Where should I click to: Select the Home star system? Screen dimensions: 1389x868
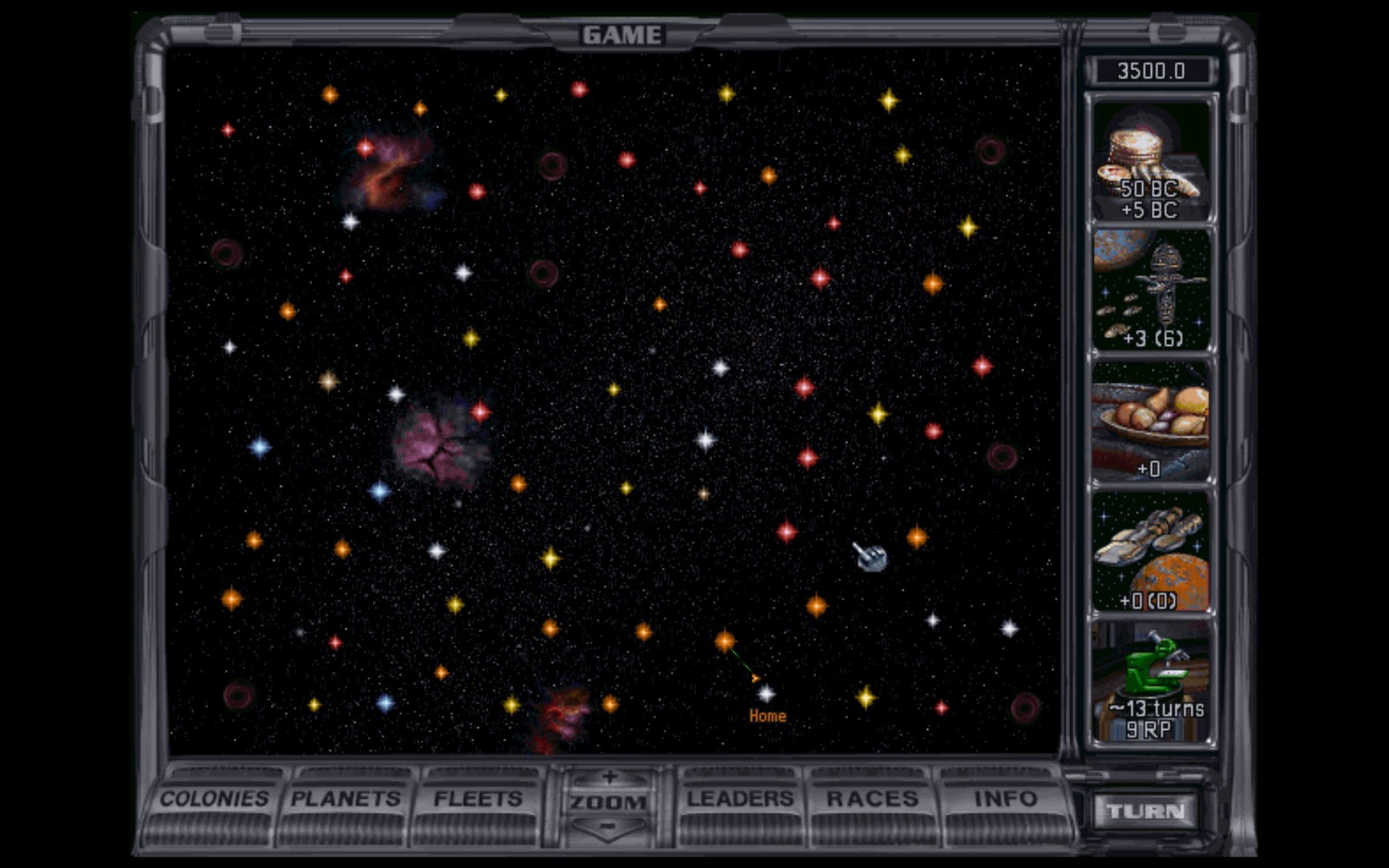(x=767, y=694)
